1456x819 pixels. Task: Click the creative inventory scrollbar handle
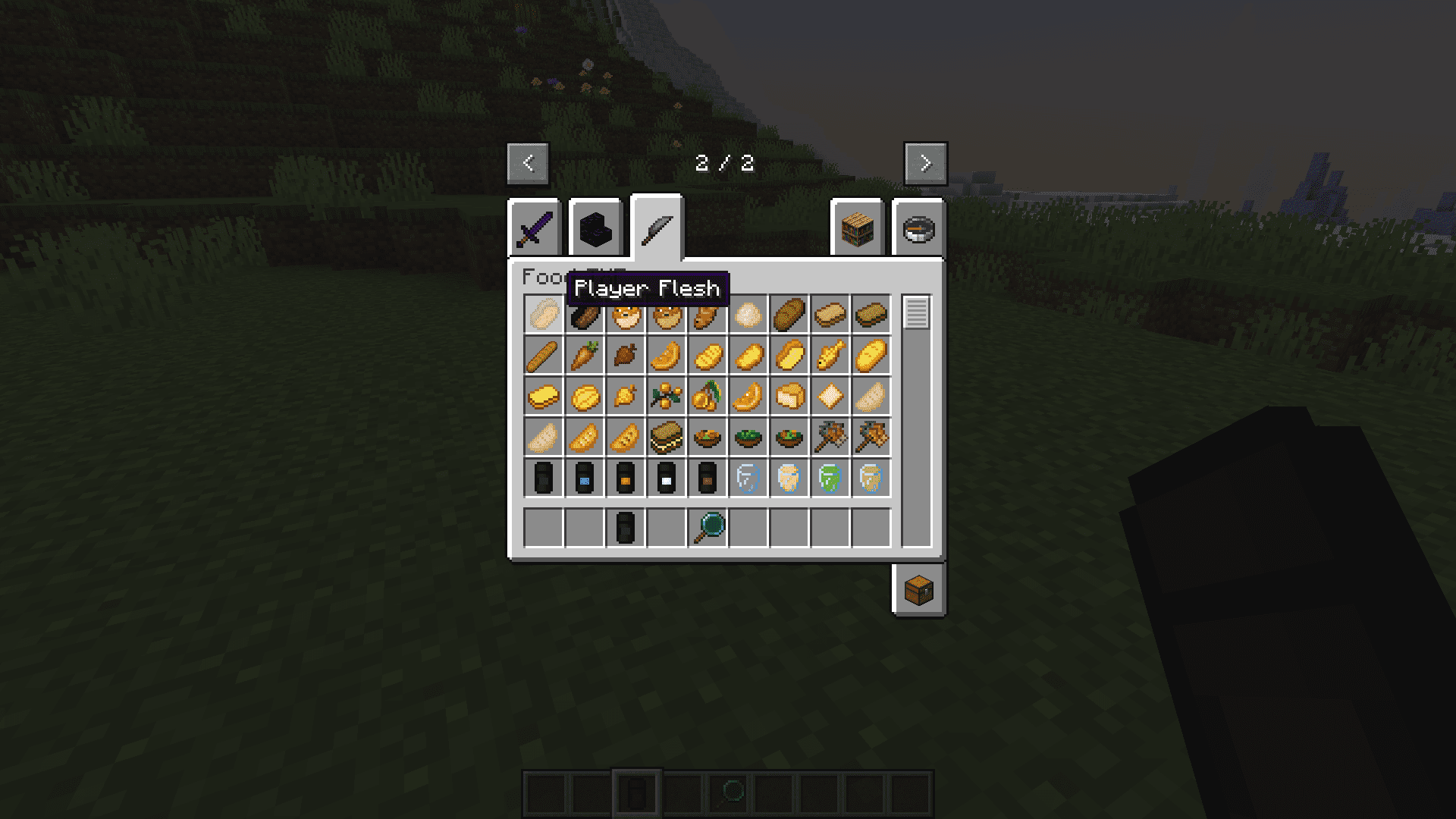pos(916,312)
